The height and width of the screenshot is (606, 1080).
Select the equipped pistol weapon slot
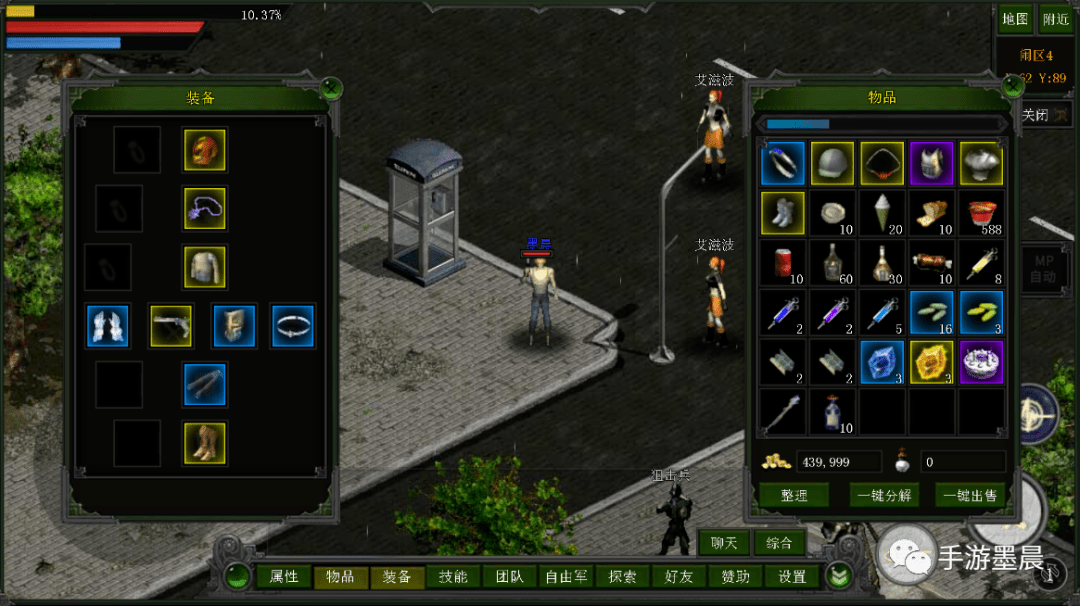171,326
